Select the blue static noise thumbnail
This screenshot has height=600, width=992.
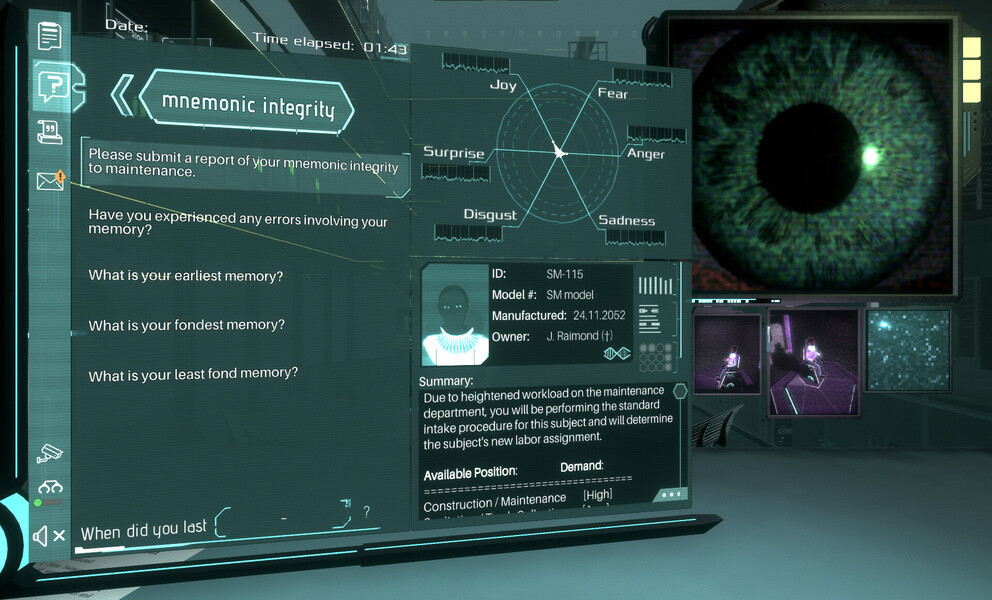[907, 349]
